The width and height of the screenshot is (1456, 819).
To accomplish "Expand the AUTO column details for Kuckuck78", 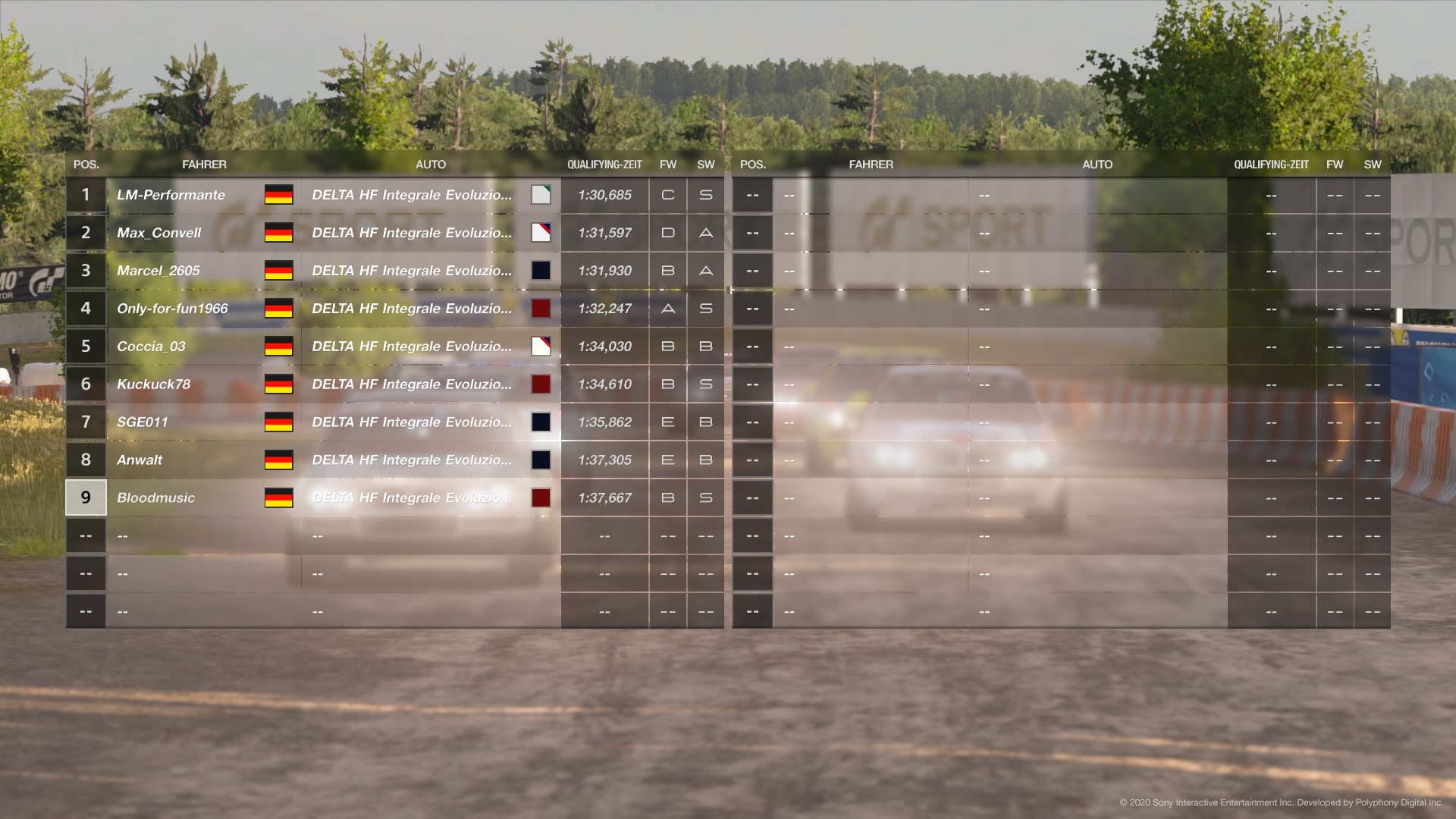I will [x=413, y=384].
